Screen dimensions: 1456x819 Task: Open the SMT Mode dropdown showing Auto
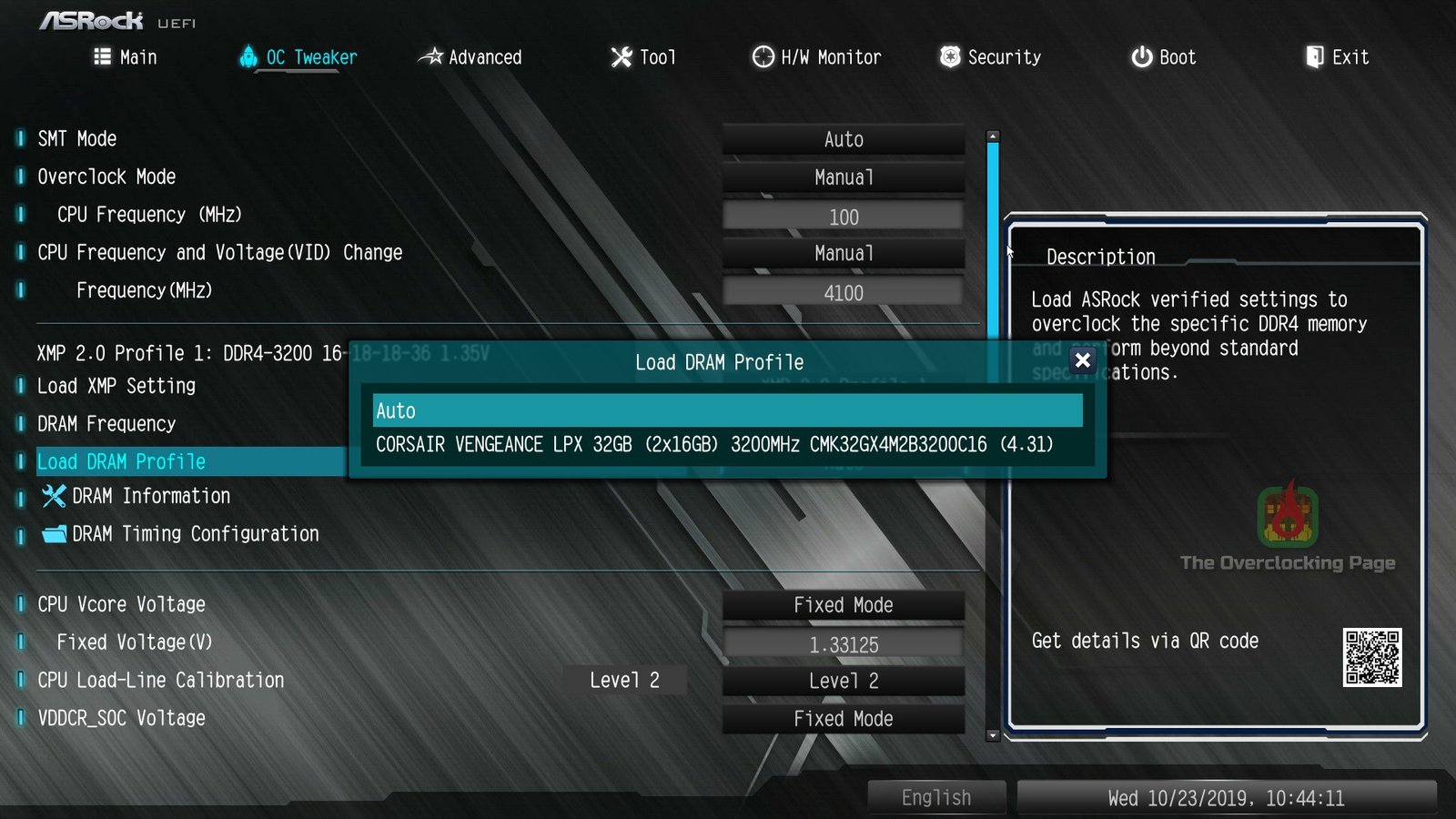pos(843,139)
